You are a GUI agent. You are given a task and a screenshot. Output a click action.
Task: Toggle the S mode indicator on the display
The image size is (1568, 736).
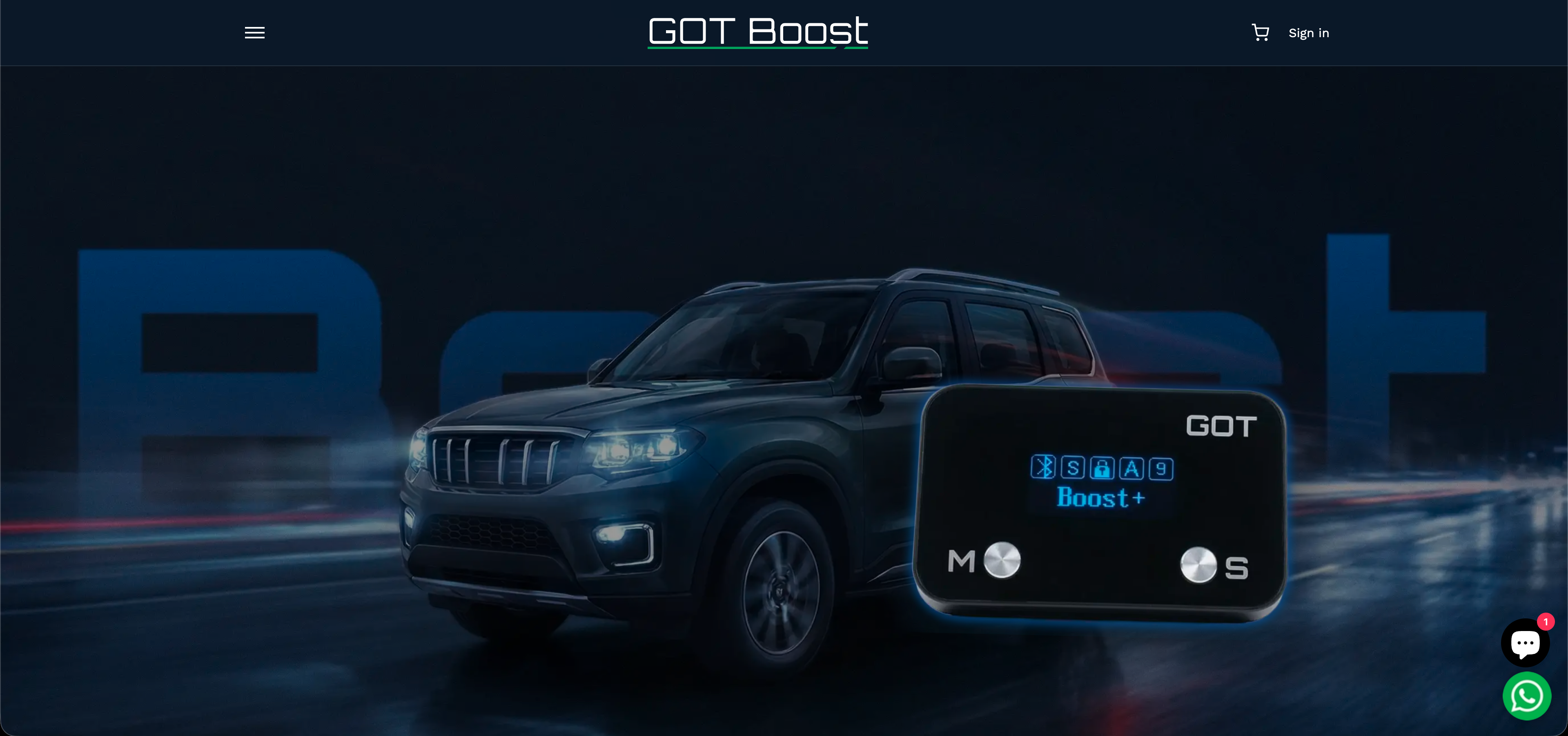click(1073, 469)
